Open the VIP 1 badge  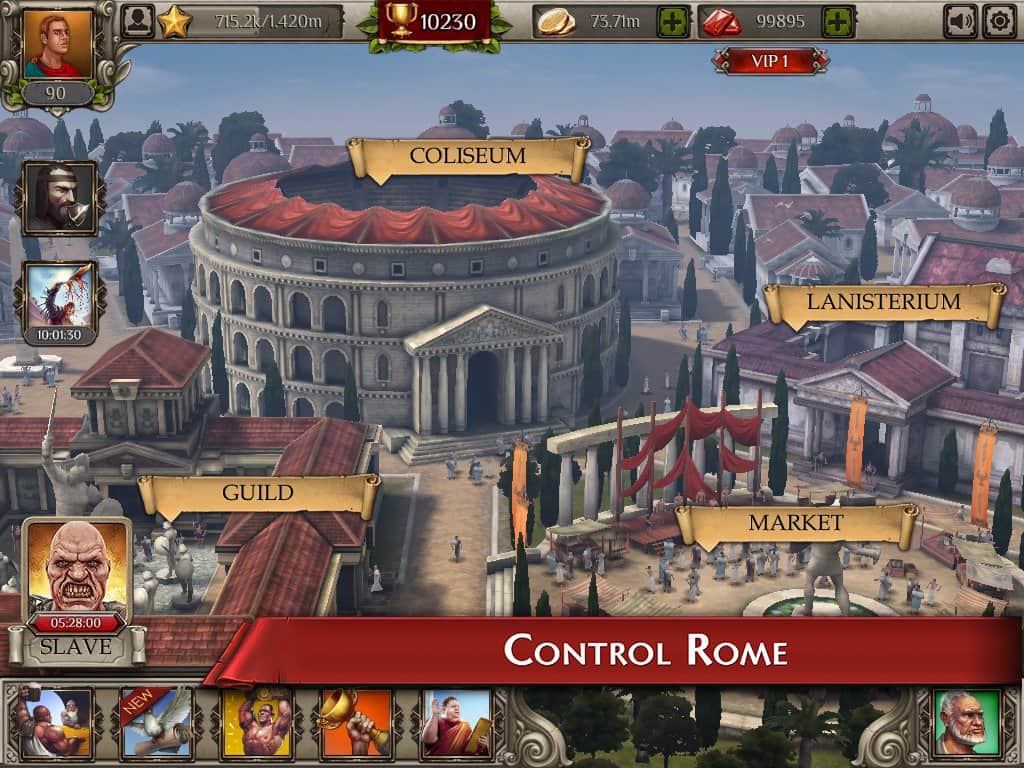tap(770, 61)
